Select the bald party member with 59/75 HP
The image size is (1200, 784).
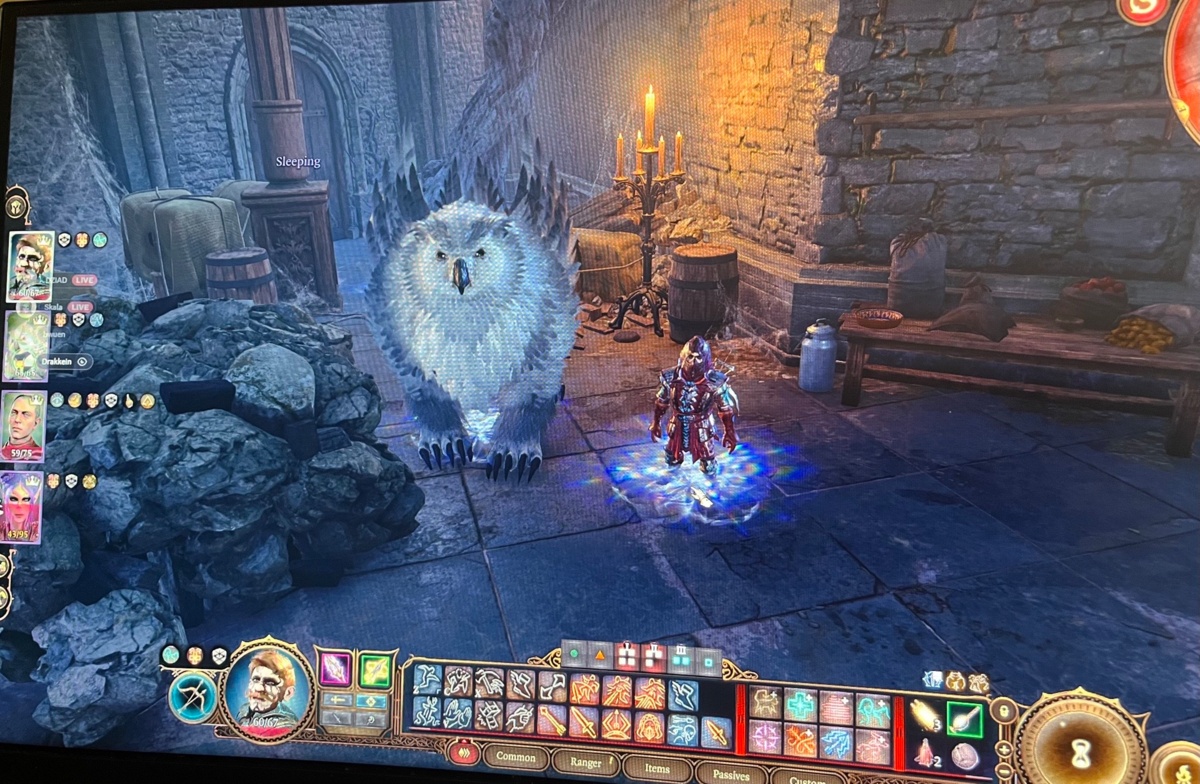point(22,423)
